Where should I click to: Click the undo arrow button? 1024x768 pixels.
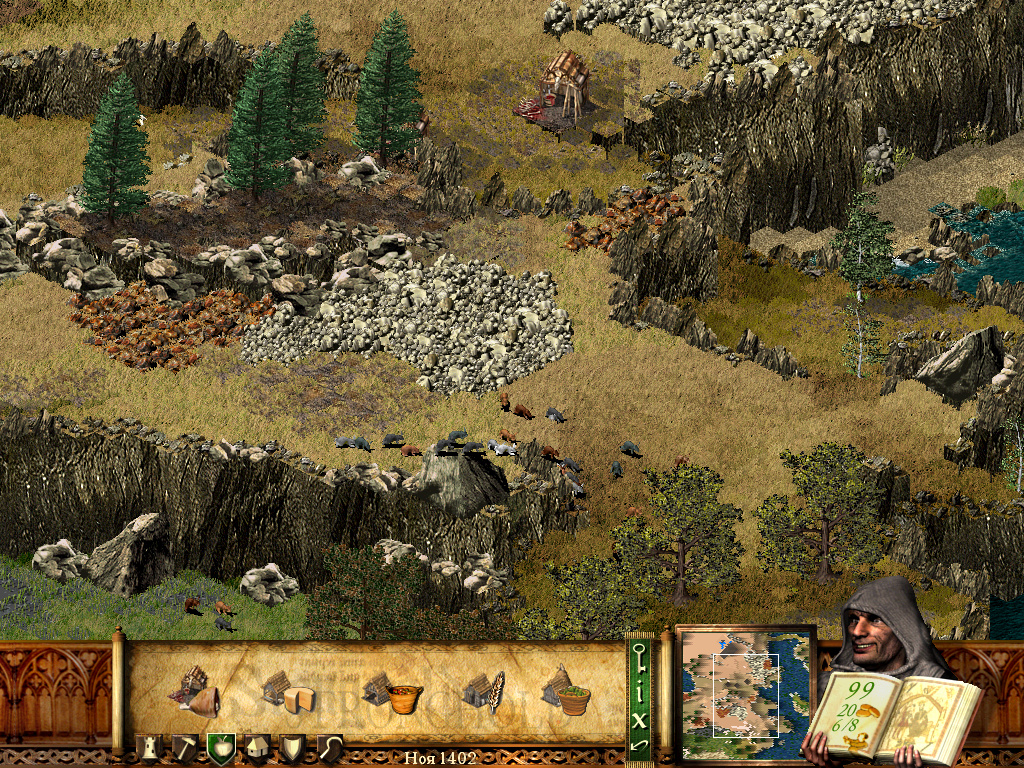(x=640, y=745)
